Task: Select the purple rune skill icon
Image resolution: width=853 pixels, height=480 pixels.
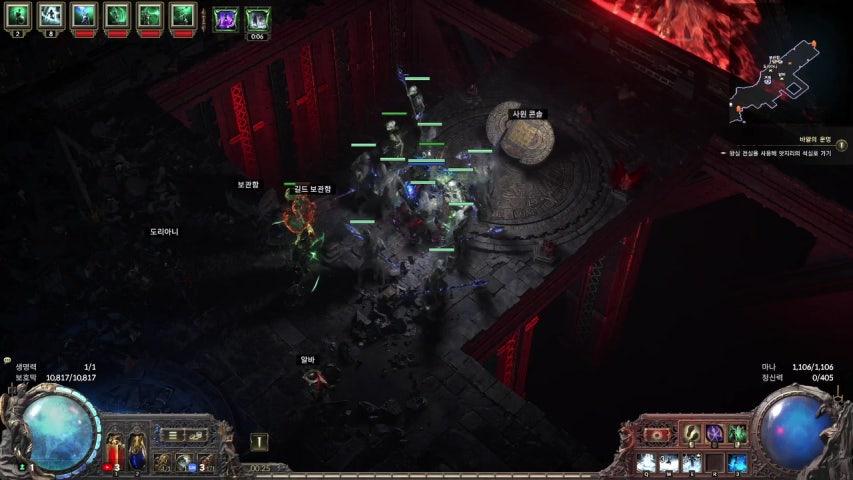Action: click(714, 435)
